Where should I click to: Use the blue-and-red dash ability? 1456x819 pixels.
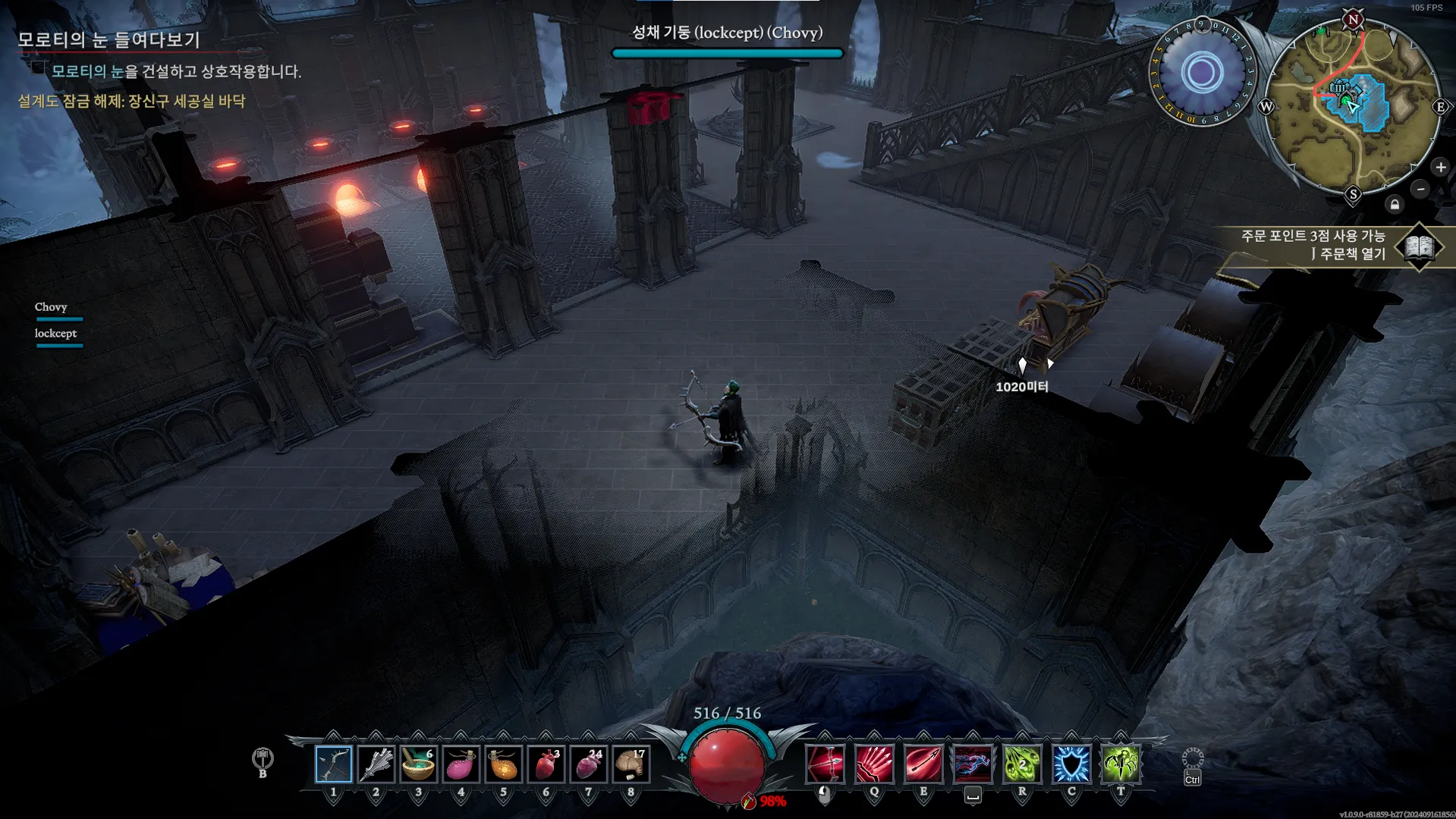(x=973, y=764)
